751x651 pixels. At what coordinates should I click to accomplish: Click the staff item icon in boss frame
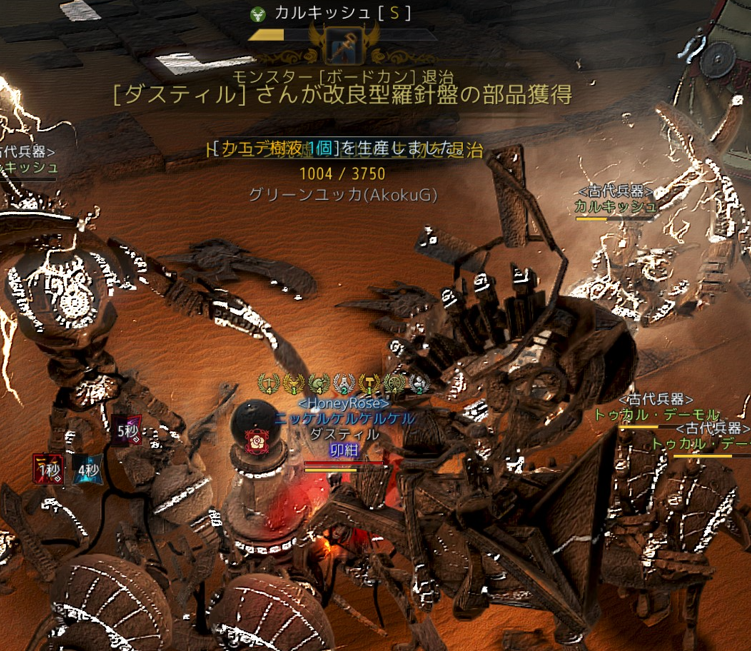(x=343, y=43)
